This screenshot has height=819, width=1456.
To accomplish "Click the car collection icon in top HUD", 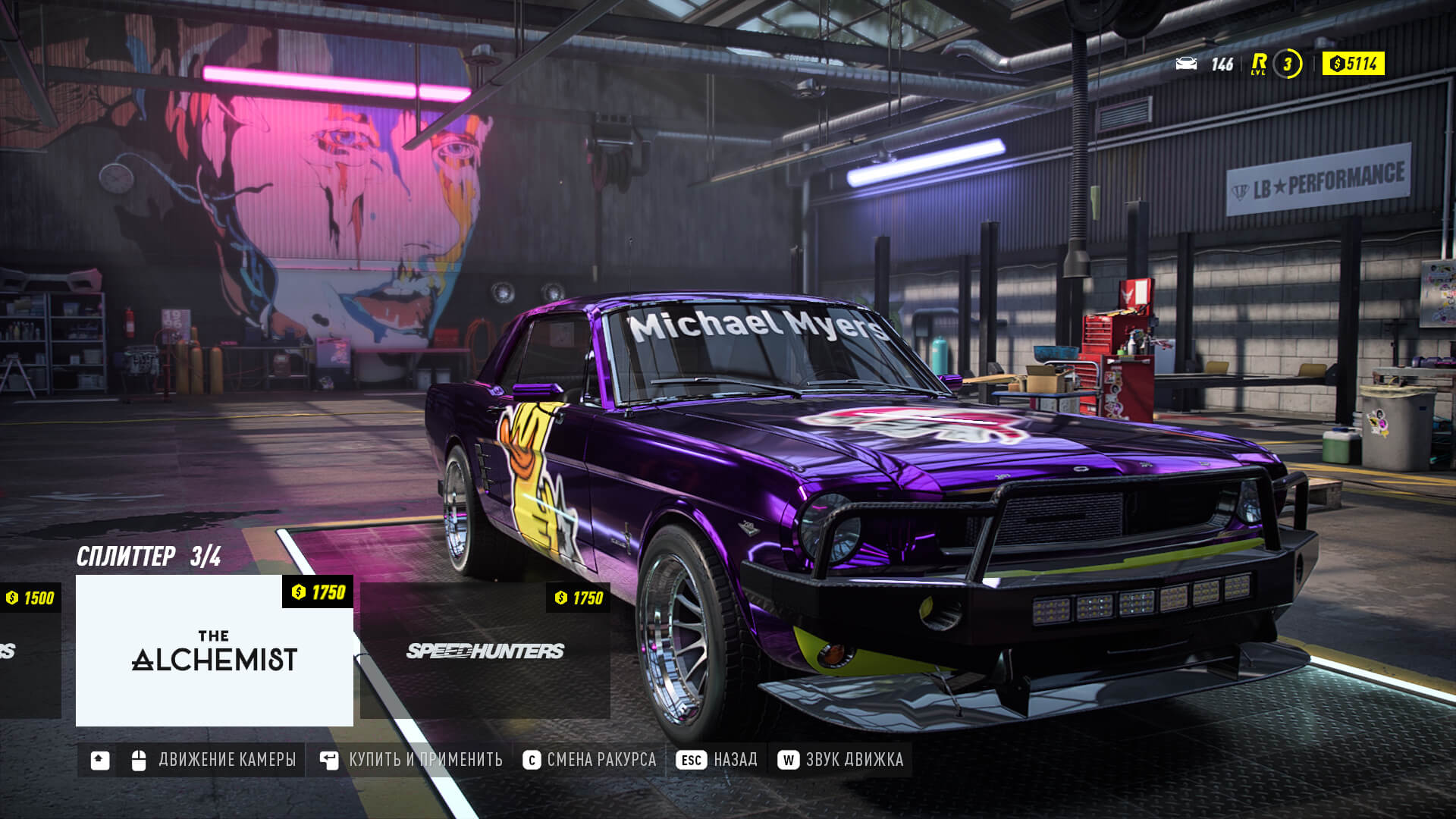I will pyautogui.click(x=1188, y=65).
